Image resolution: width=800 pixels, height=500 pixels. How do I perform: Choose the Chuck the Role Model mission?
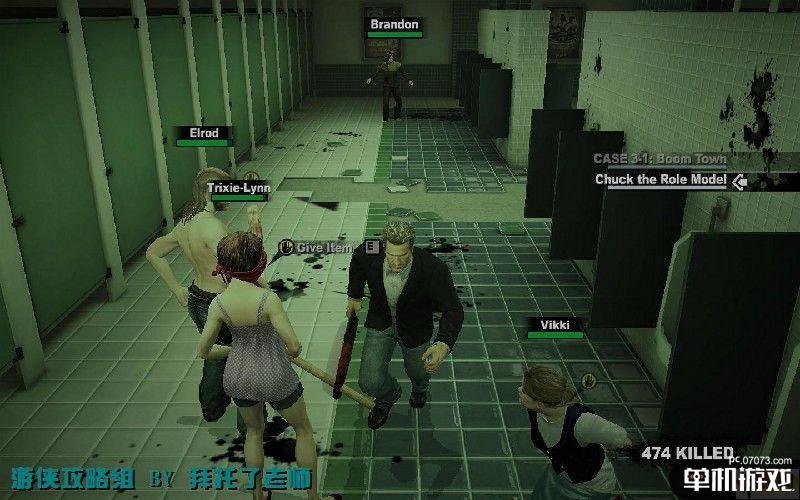[x=660, y=180]
